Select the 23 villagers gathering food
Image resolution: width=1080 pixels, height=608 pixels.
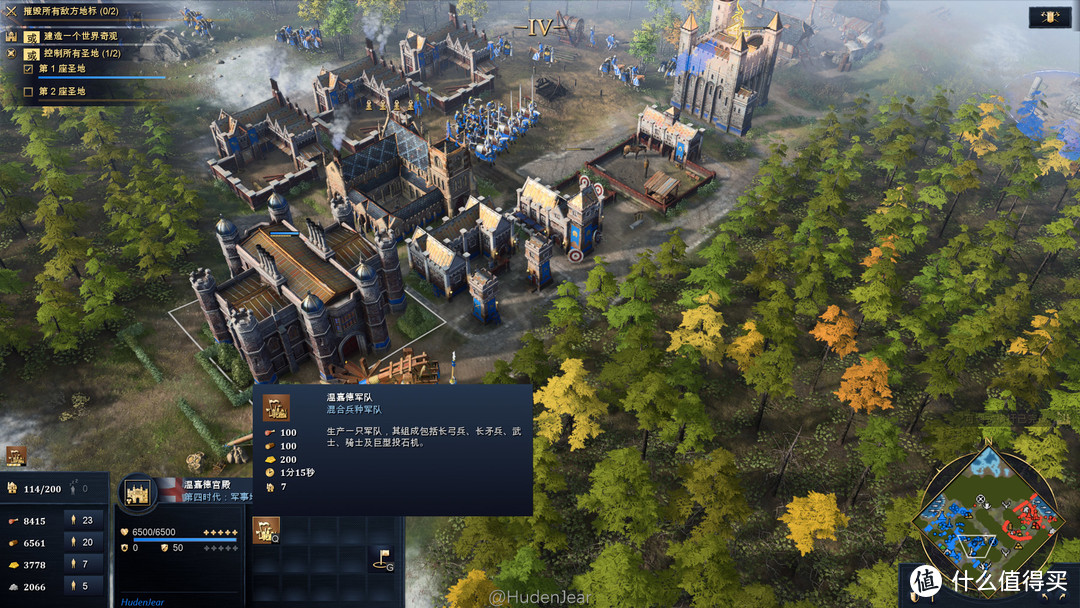click(79, 520)
